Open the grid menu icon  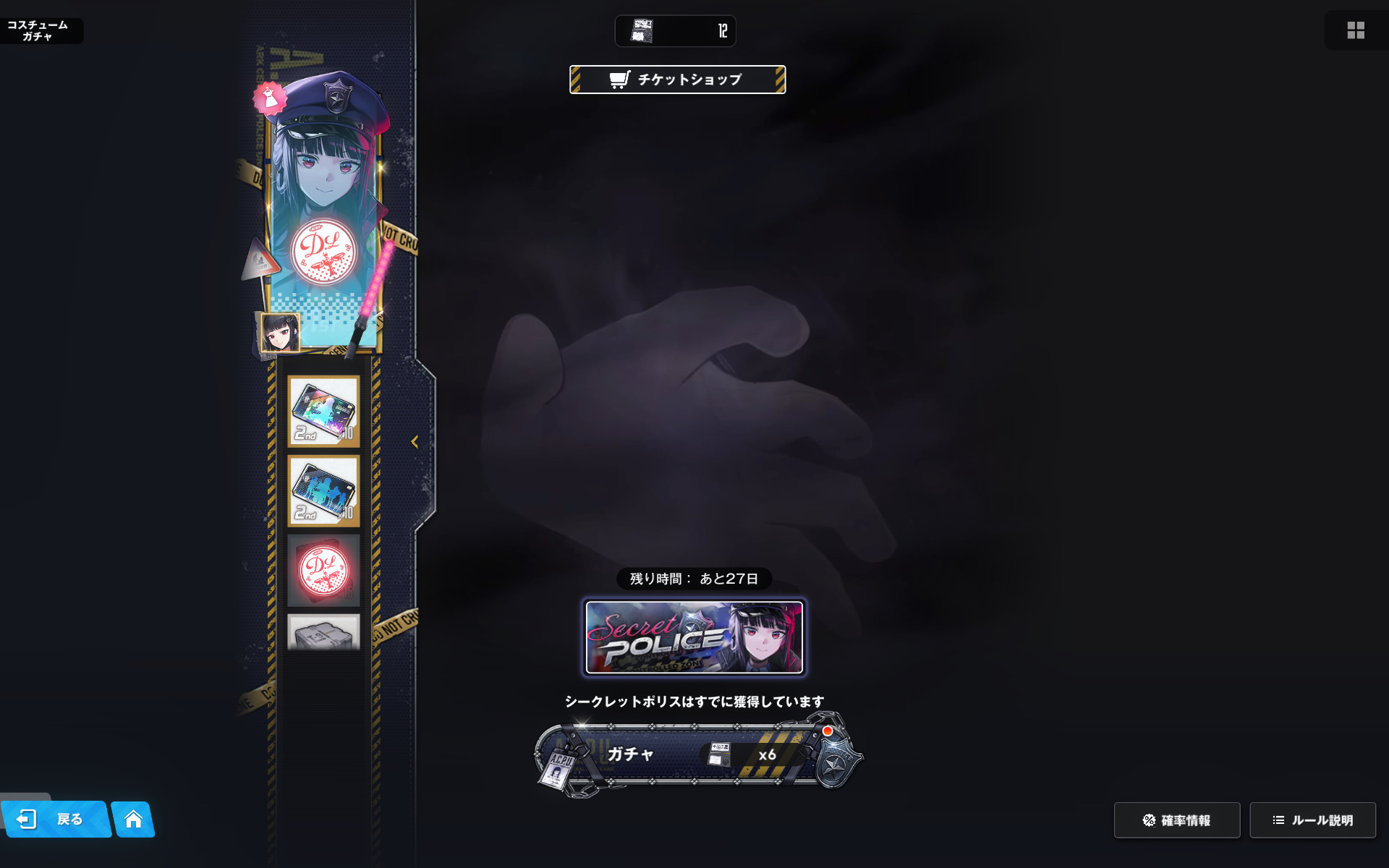click(x=1356, y=30)
